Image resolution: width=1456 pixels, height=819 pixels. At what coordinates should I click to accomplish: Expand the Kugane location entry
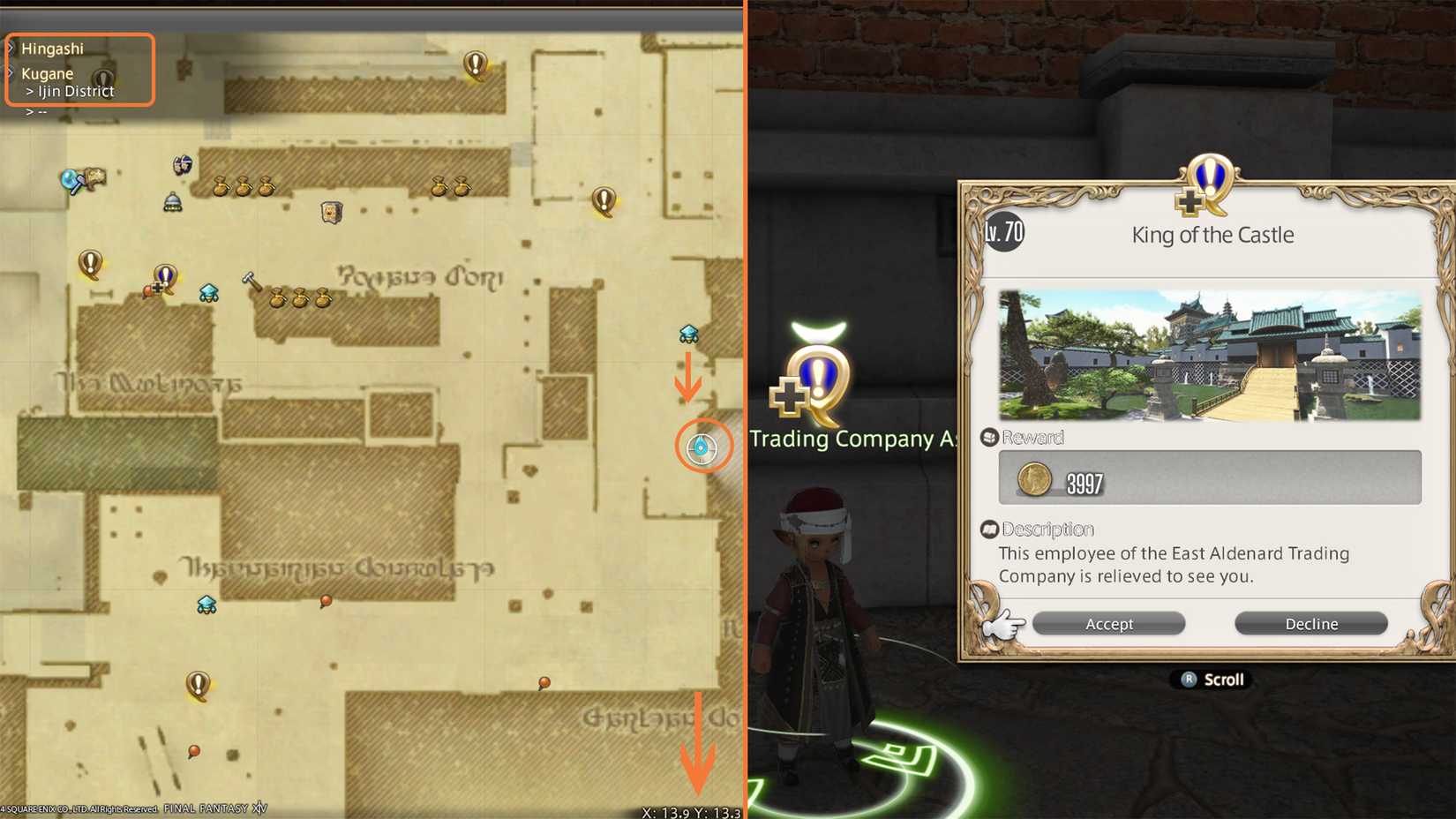(48, 73)
